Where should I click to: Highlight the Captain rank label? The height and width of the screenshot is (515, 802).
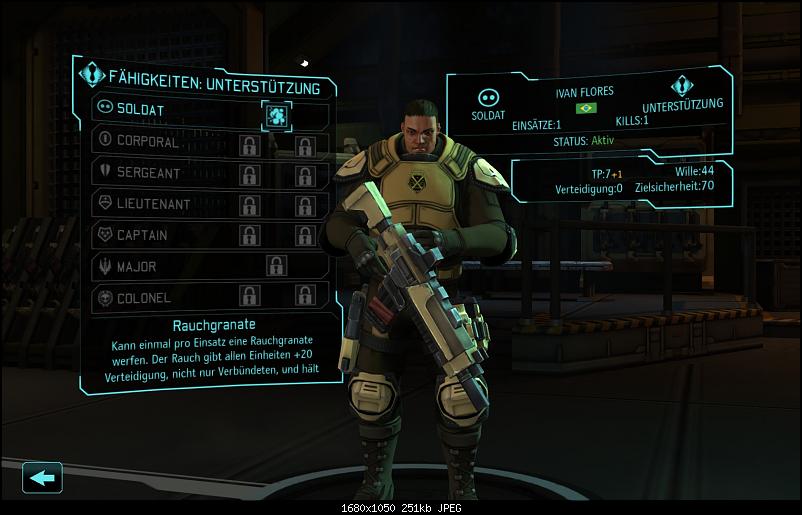143,235
